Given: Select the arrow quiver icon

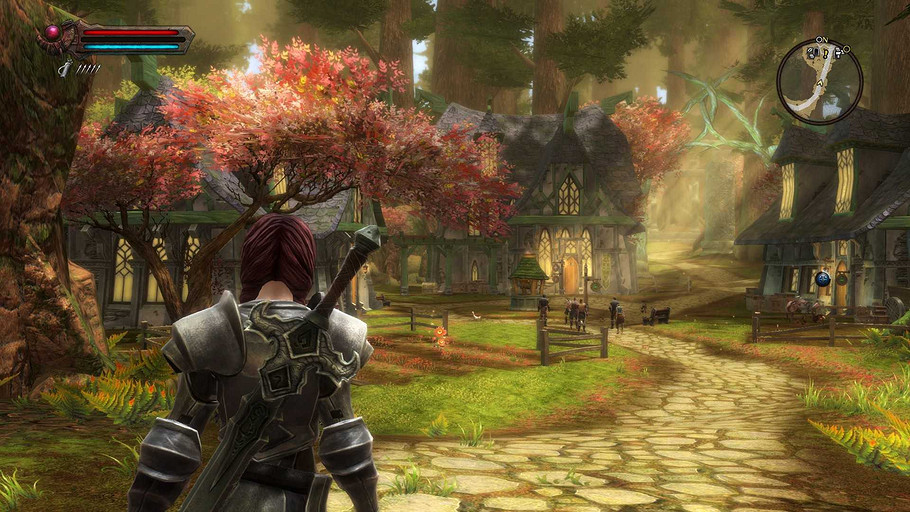Looking at the screenshot, I should [x=65, y=68].
